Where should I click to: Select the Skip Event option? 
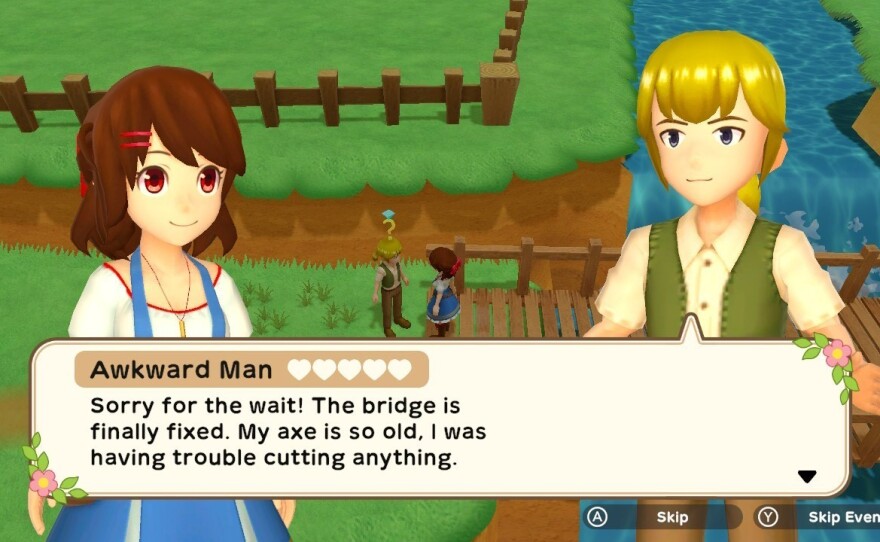tap(836, 517)
